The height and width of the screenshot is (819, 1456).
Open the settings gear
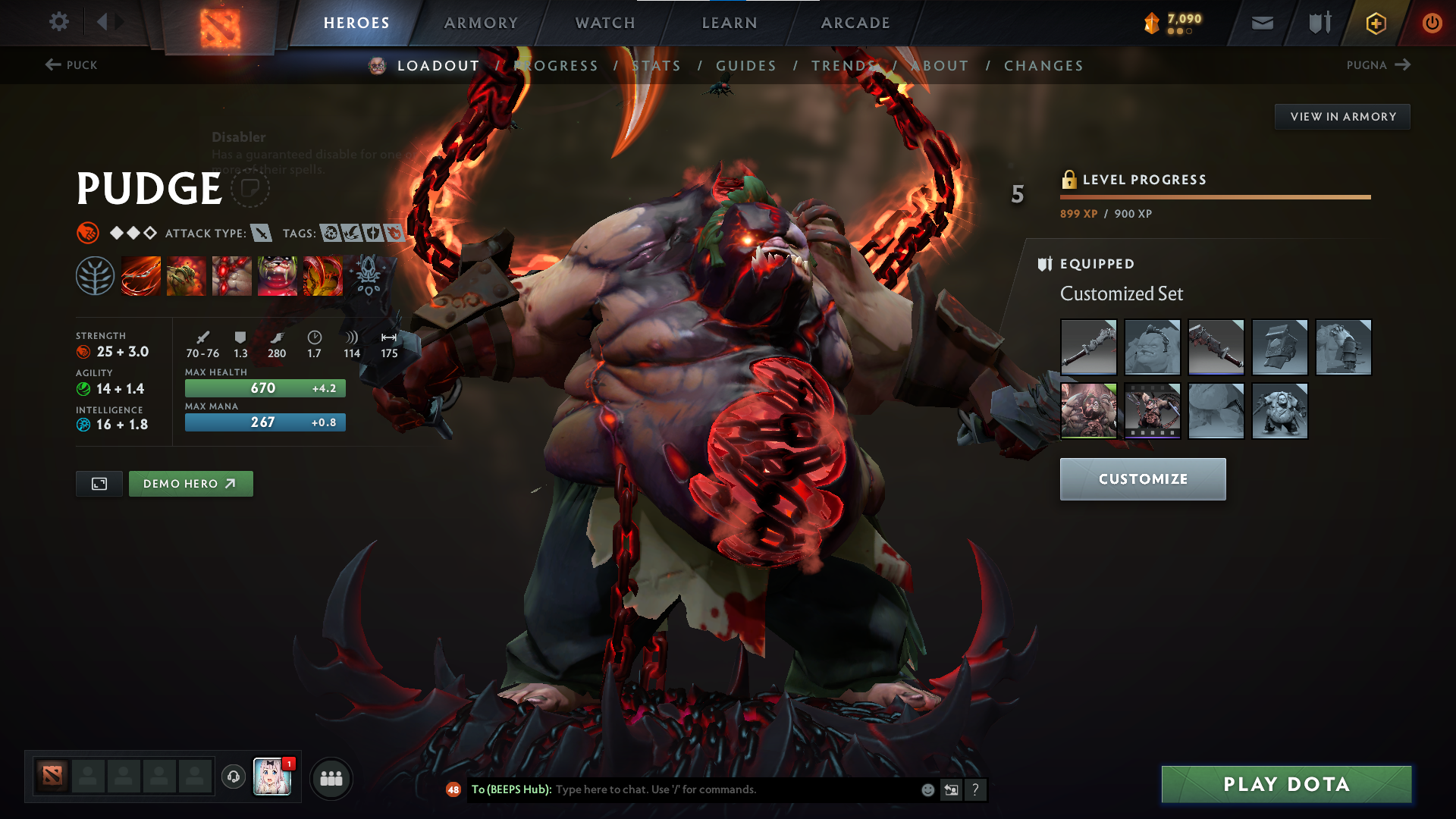[59, 23]
